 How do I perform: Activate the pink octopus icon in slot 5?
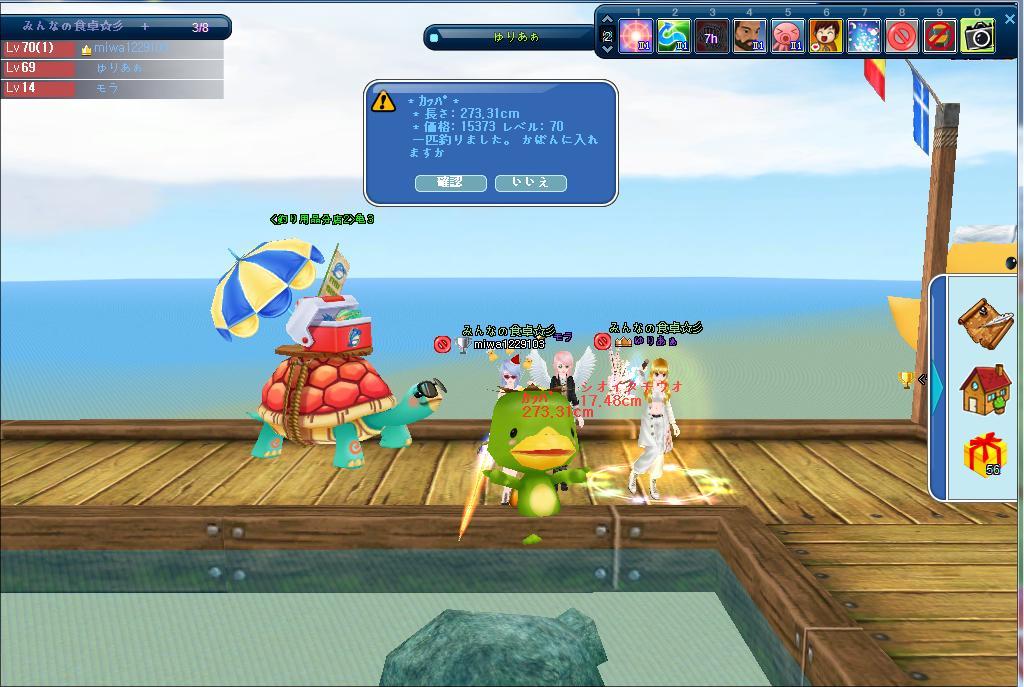[788, 37]
